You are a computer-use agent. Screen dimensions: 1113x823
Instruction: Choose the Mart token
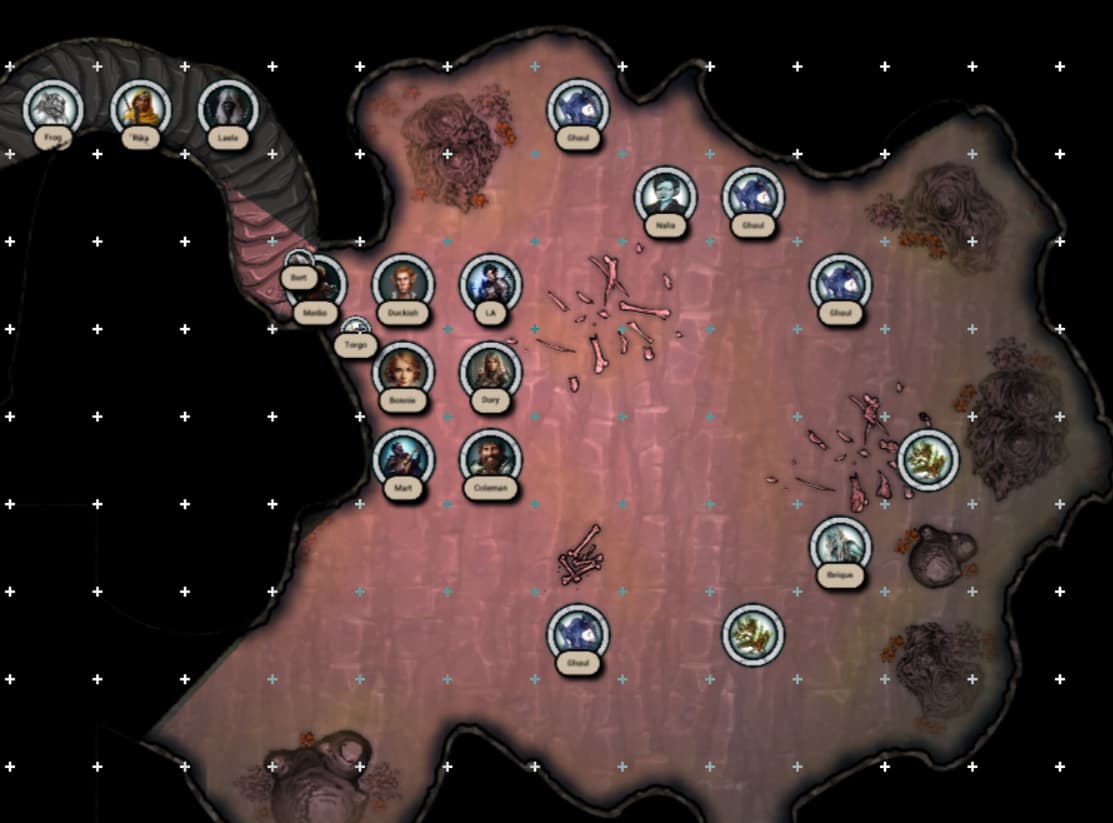click(x=403, y=459)
